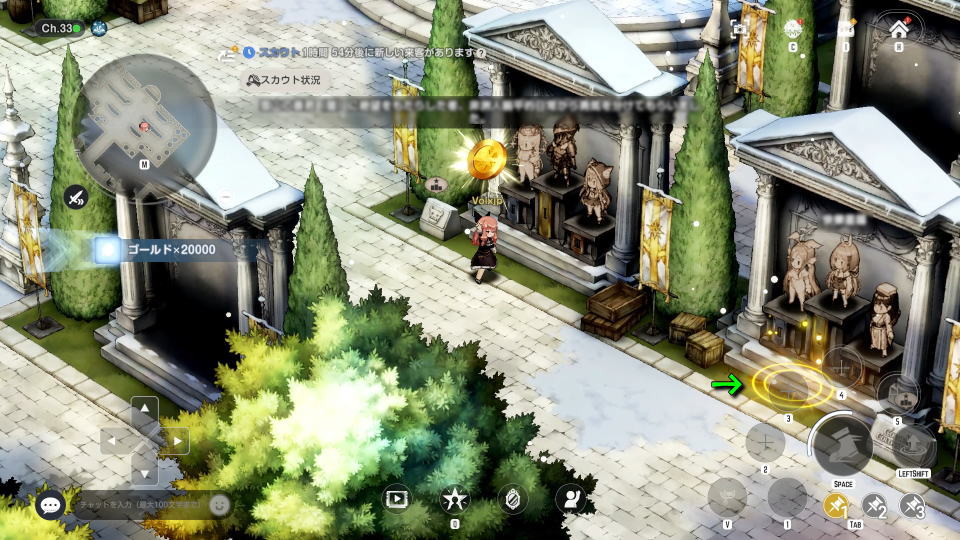This screenshot has height=540, width=960.
Task: Tap the crossed-sword icon below the minimap
Action: [76, 197]
